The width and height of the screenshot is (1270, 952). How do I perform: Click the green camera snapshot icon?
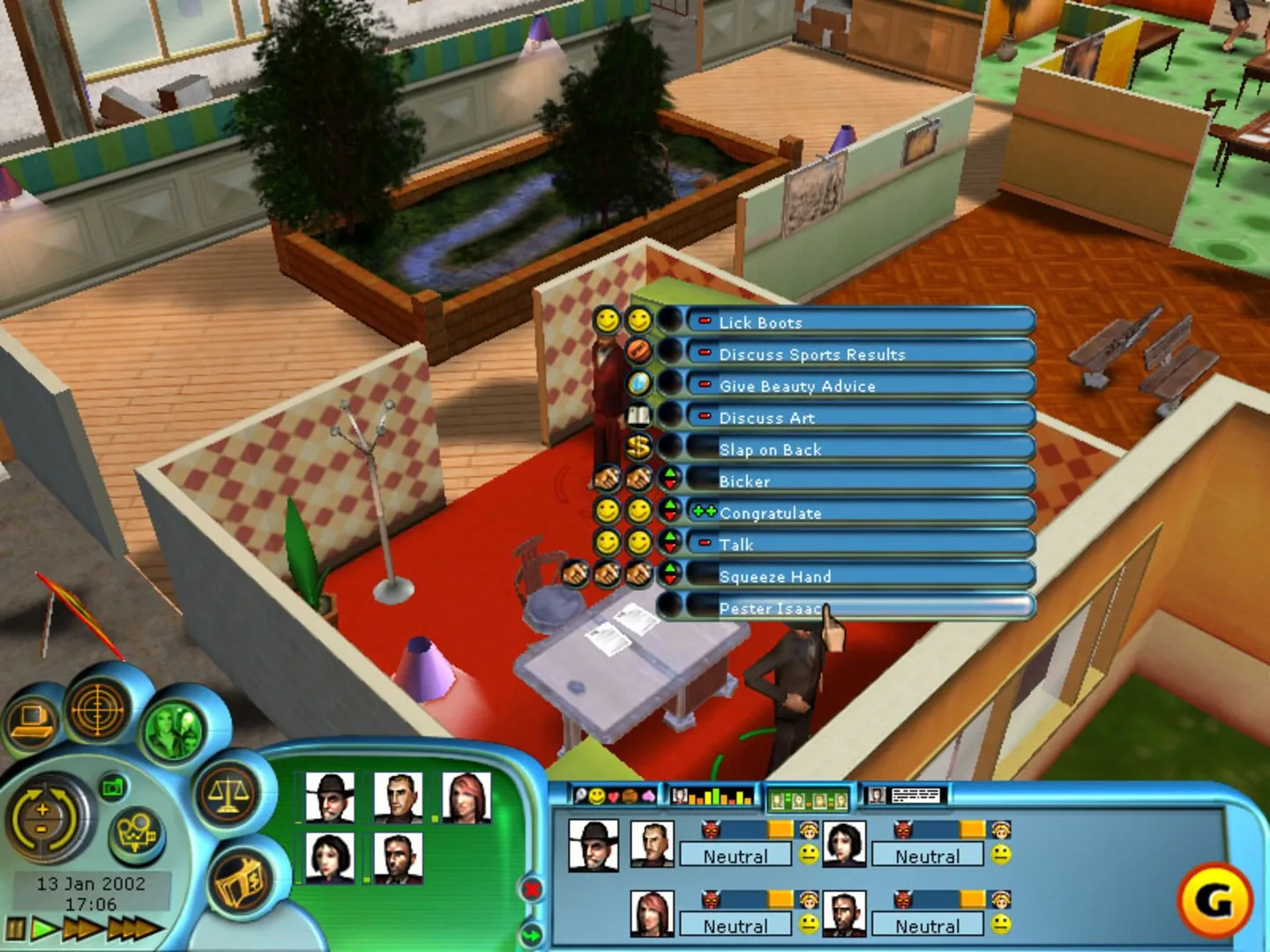[111, 789]
